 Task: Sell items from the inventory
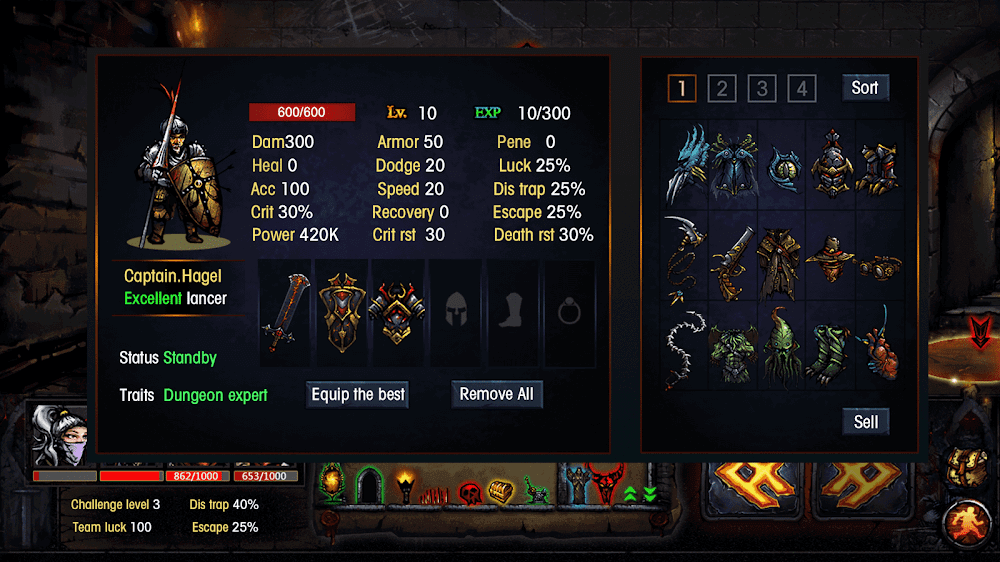866,422
